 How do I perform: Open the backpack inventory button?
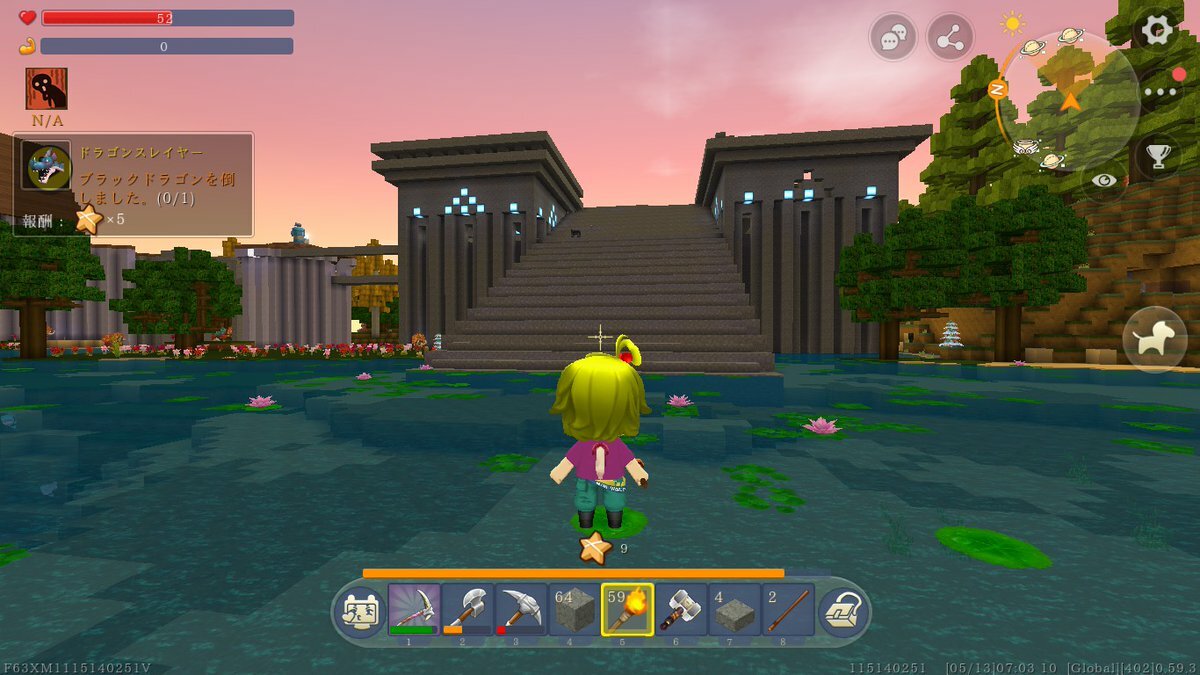point(842,610)
